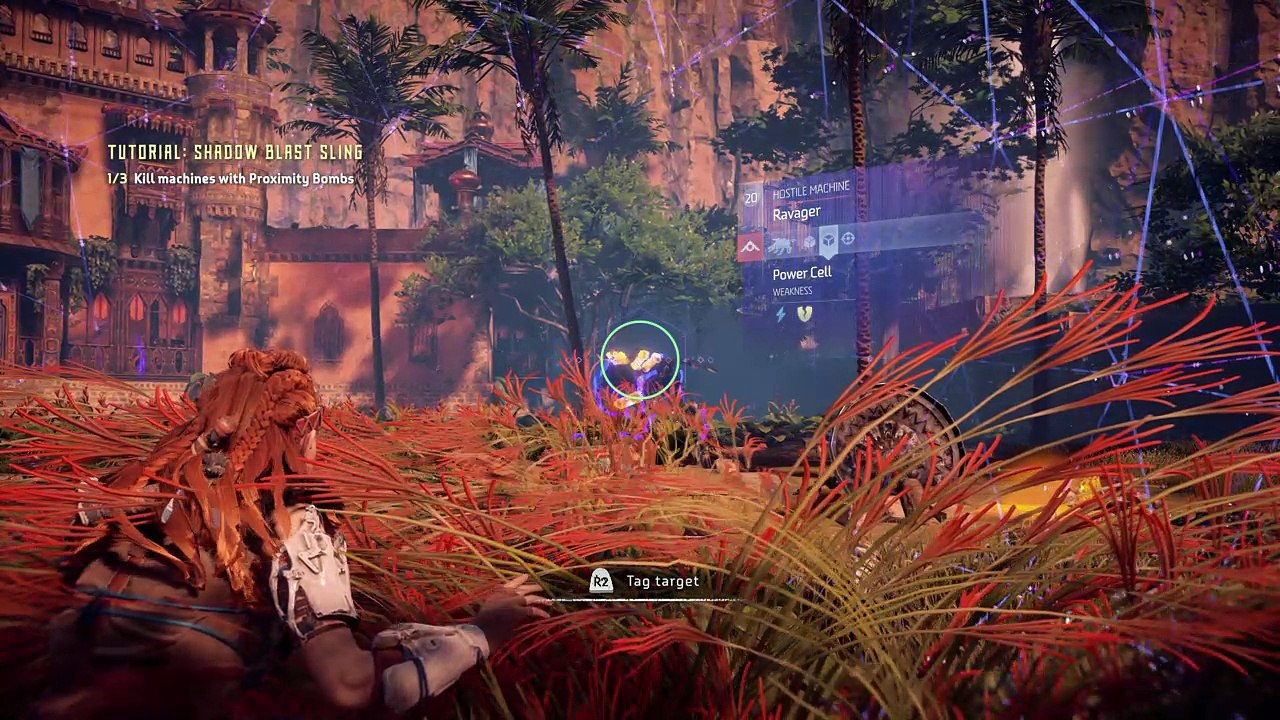The image size is (1280, 720).
Task: Select the faded cube component icon
Action: [808, 243]
